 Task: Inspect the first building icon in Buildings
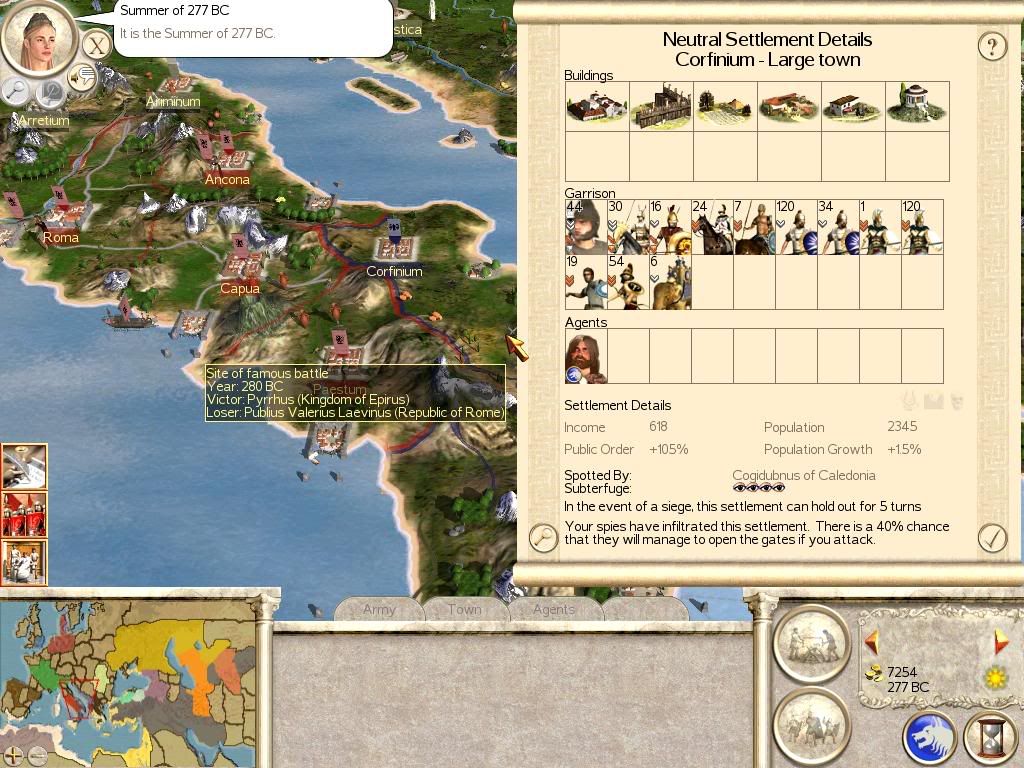[x=597, y=106]
